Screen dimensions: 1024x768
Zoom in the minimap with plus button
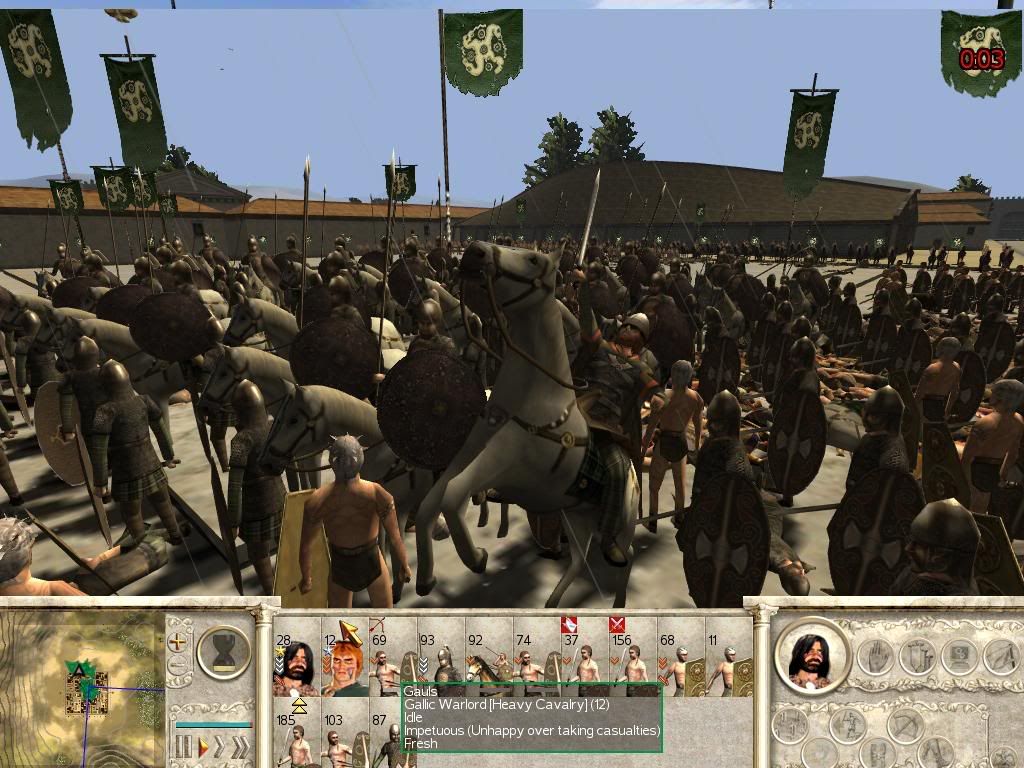tap(178, 642)
